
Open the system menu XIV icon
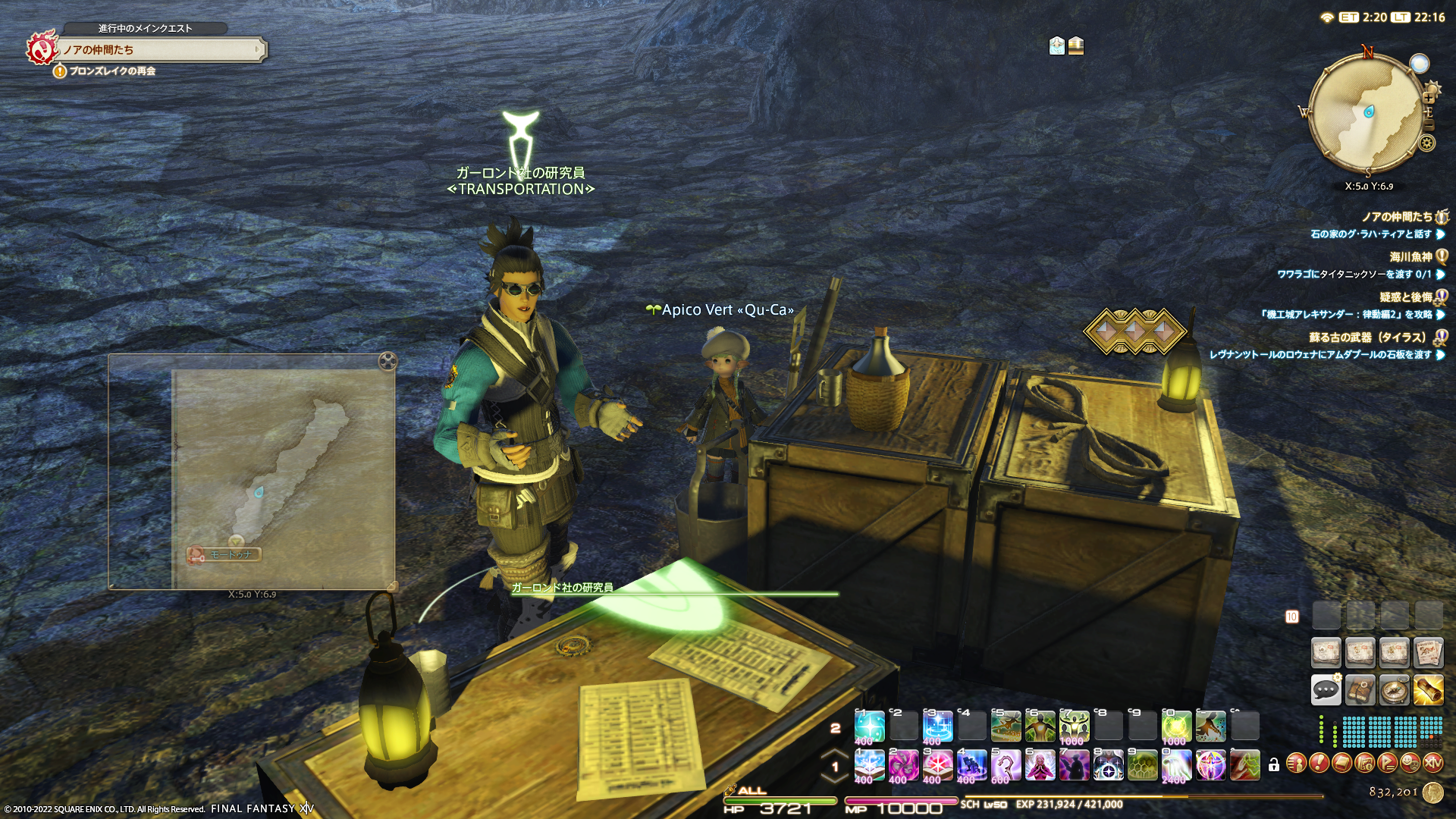[1432, 763]
